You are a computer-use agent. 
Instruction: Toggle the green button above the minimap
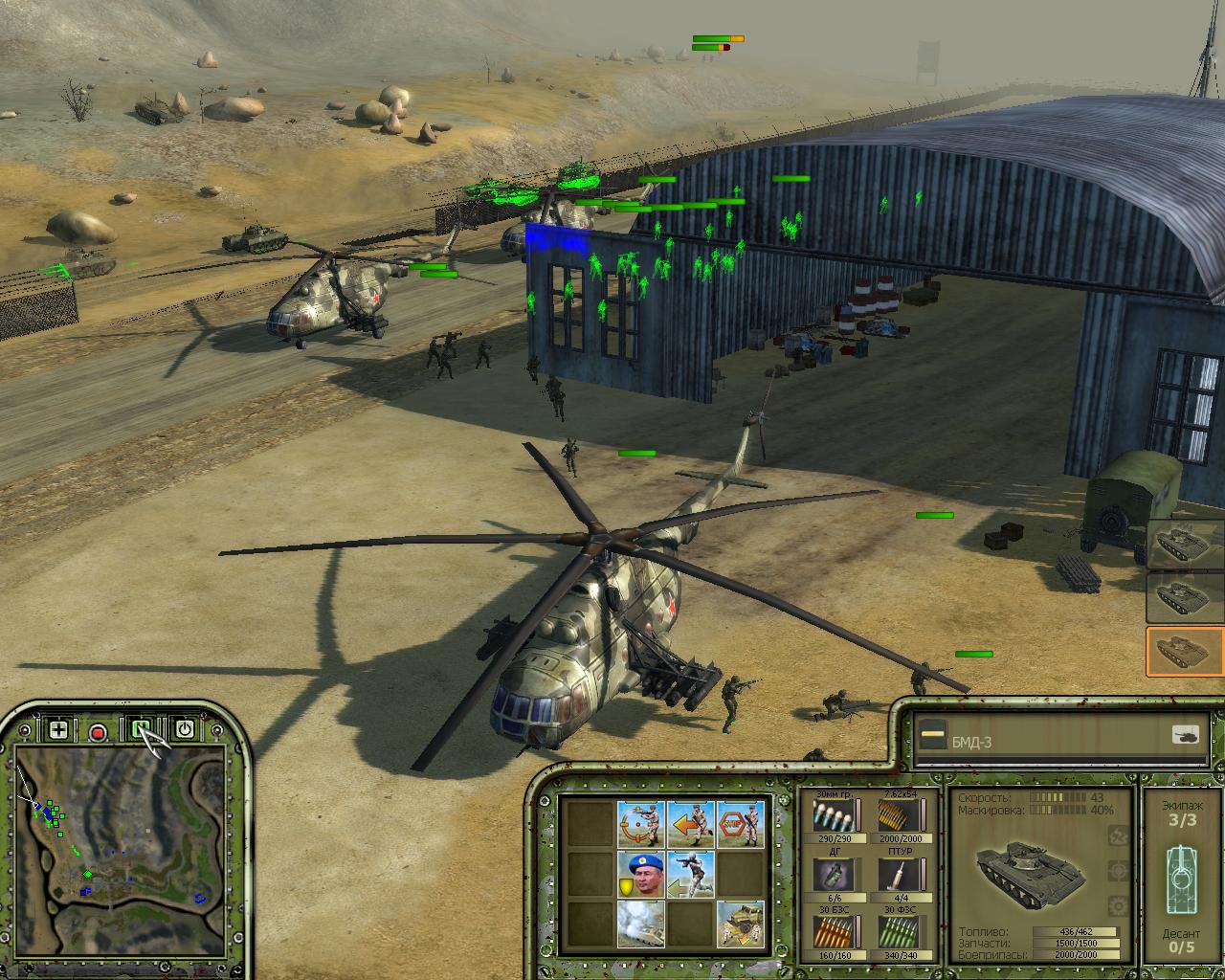(142, 730)
